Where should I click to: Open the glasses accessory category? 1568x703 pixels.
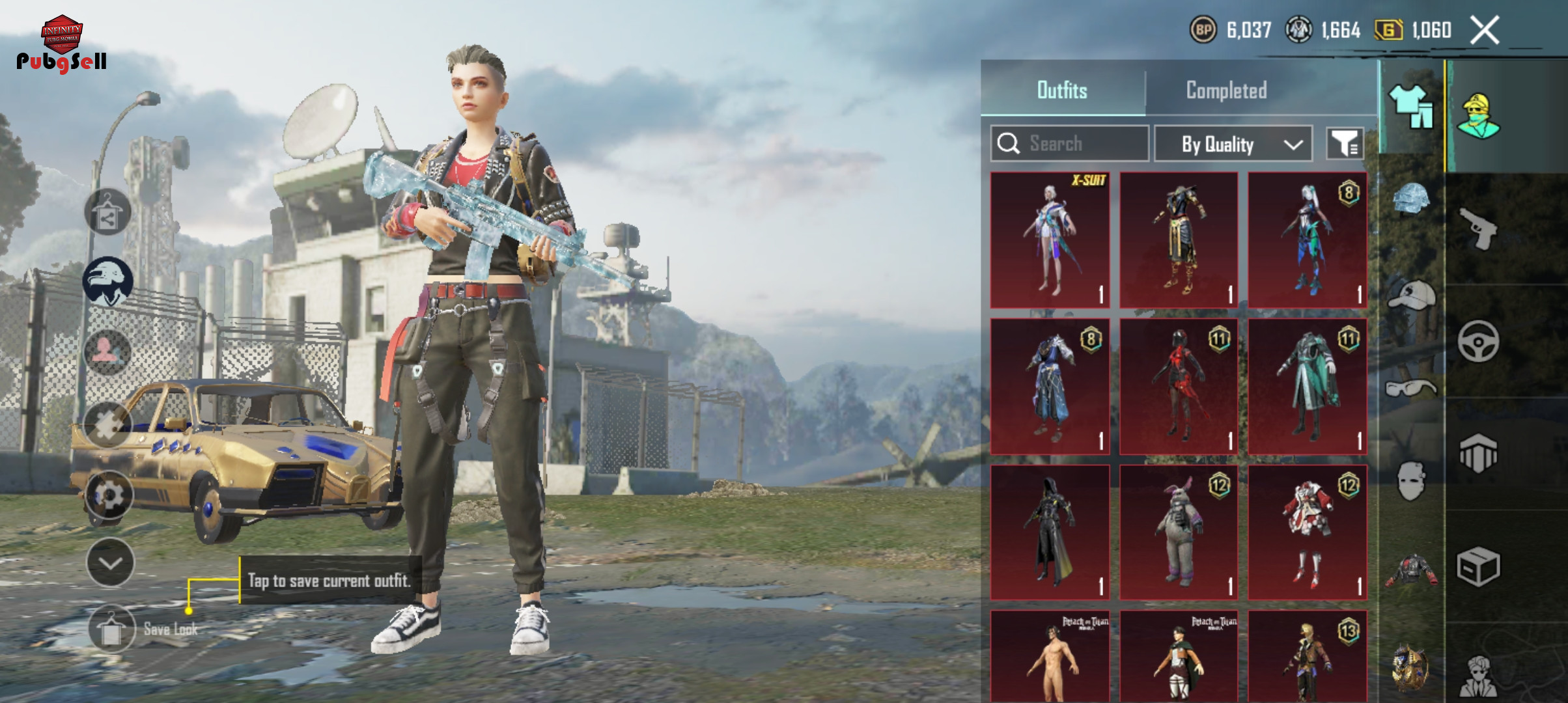[1410, 389]
